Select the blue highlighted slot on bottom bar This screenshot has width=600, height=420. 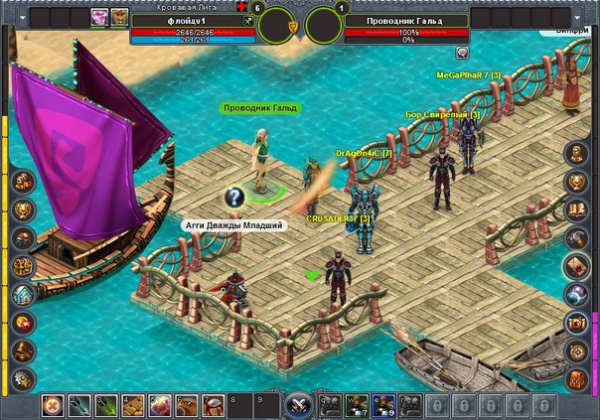click(x=382, y=406)
